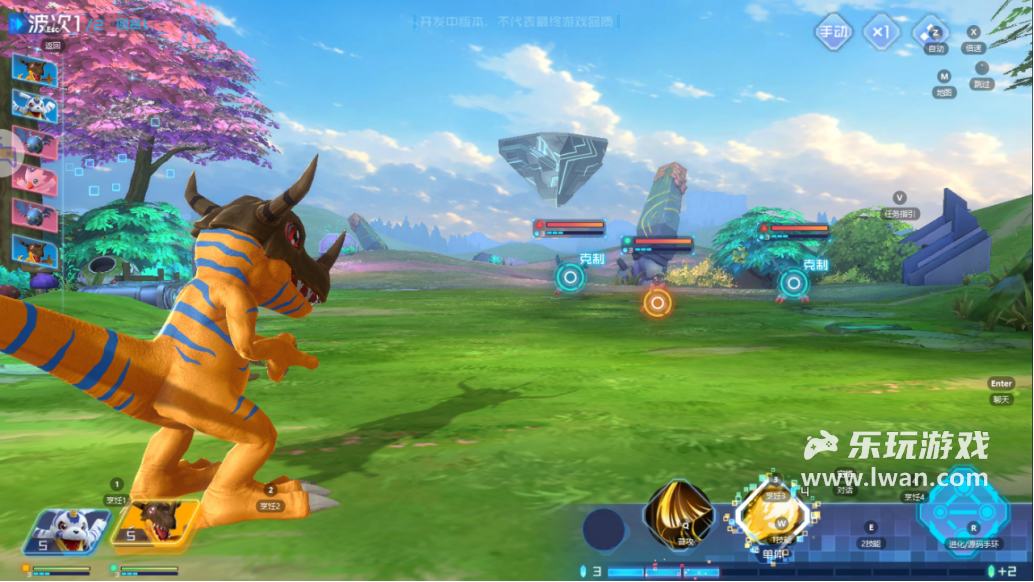Select the glowing 1技能 skill icon

pos(772,517)
